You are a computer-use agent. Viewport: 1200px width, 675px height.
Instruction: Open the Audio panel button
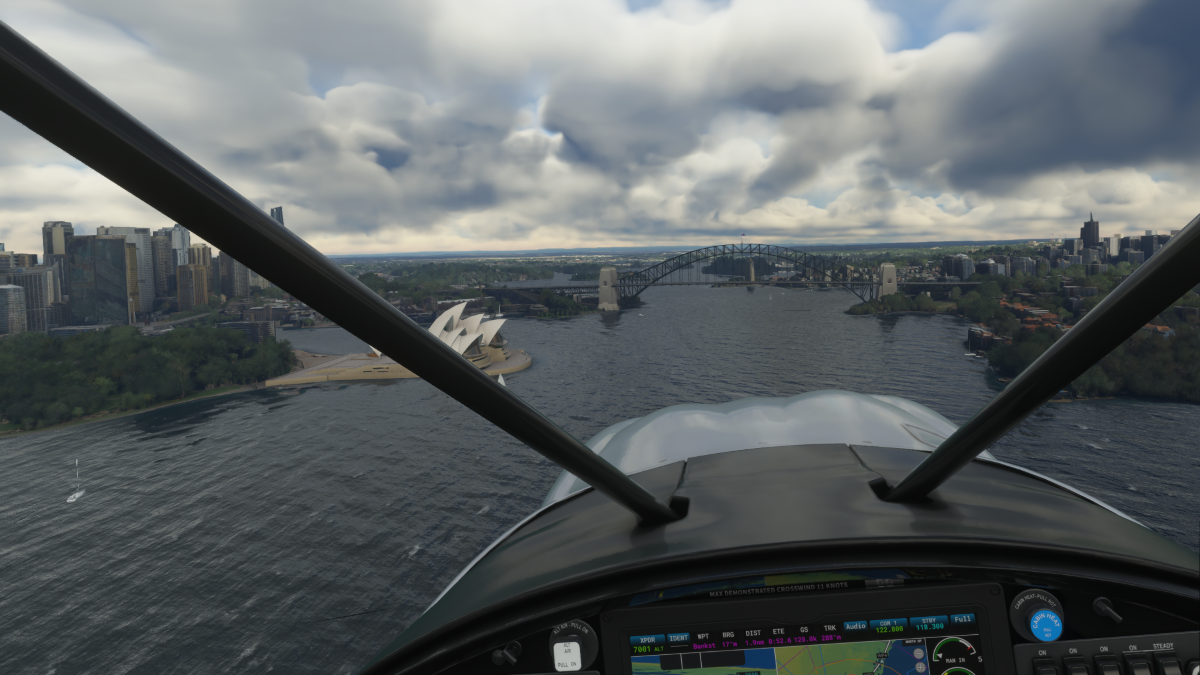(x=855, y=626)
